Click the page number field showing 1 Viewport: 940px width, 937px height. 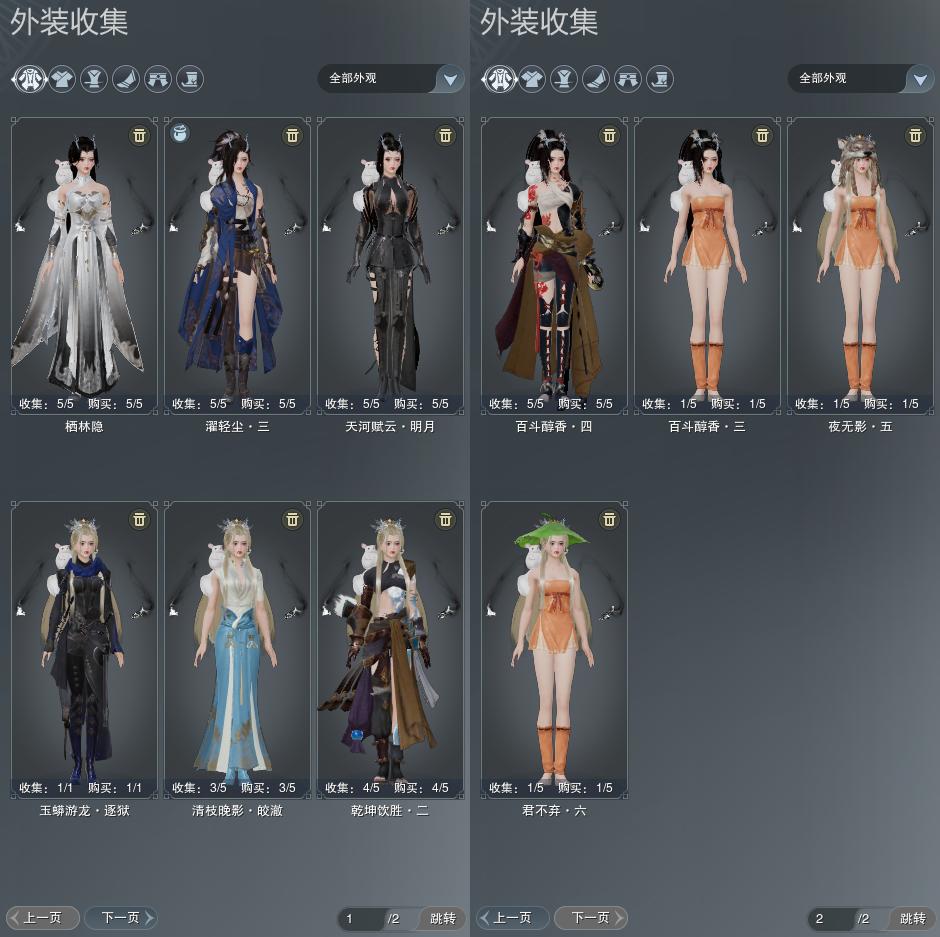[360, 918]
